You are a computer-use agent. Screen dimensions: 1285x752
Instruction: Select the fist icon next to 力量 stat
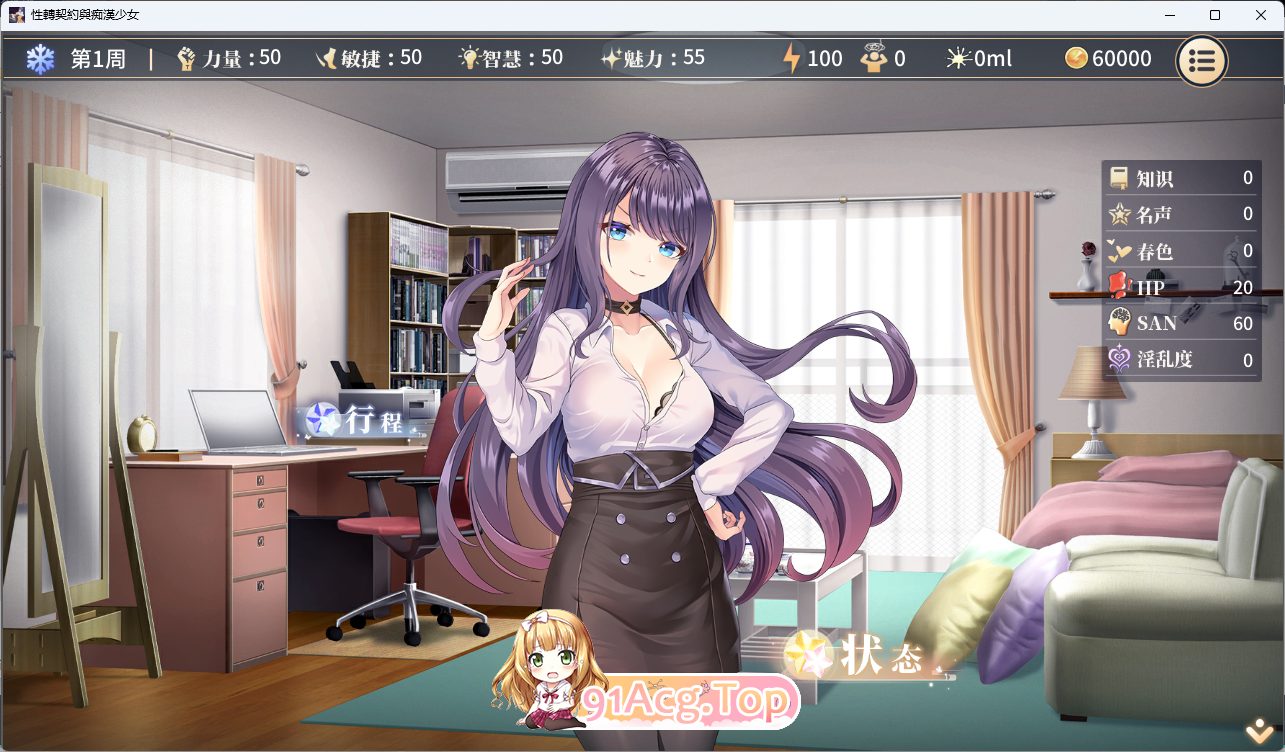tap(187, 58)
